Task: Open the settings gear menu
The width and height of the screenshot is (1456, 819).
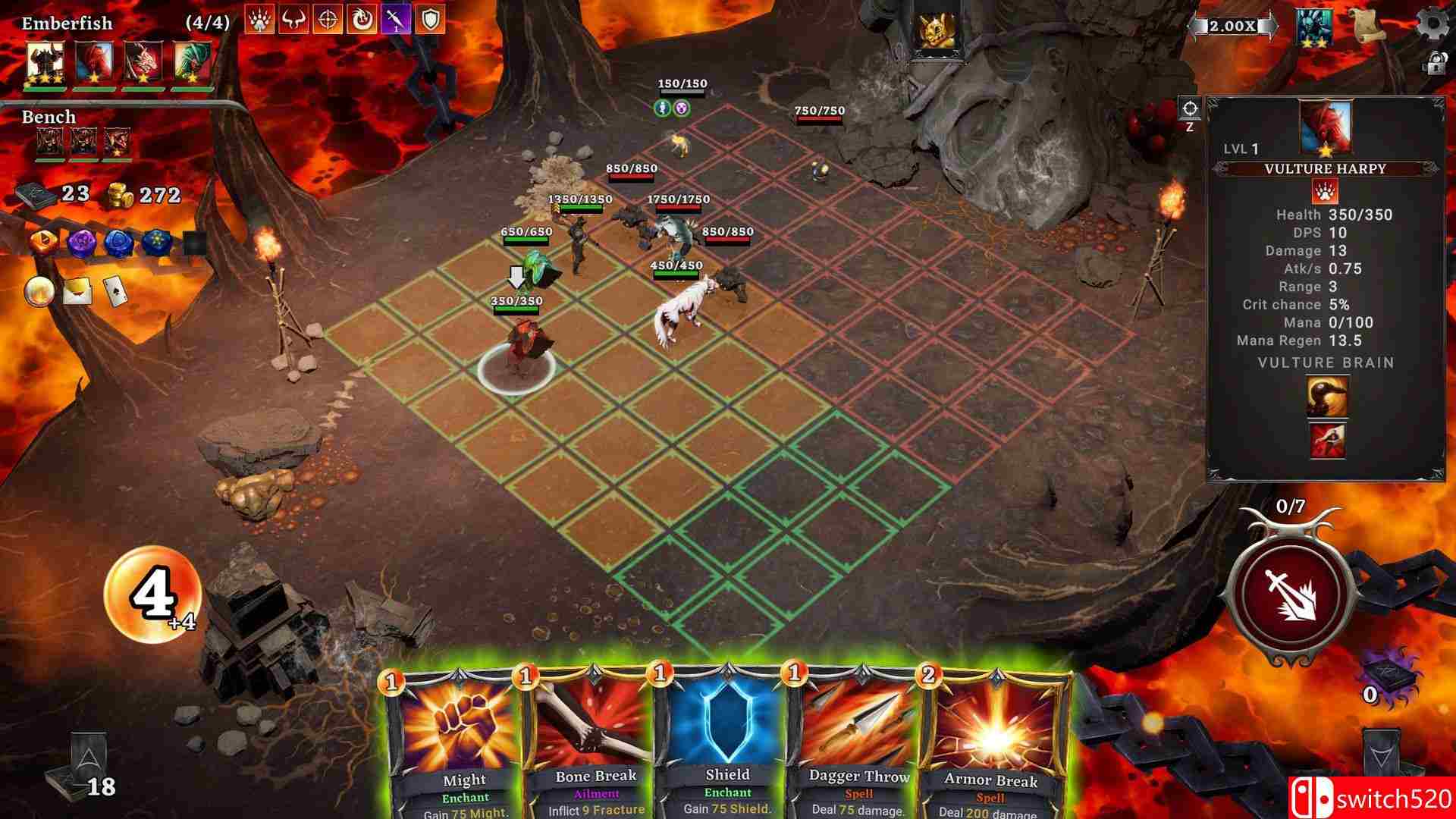Action: pos(1434,23)
